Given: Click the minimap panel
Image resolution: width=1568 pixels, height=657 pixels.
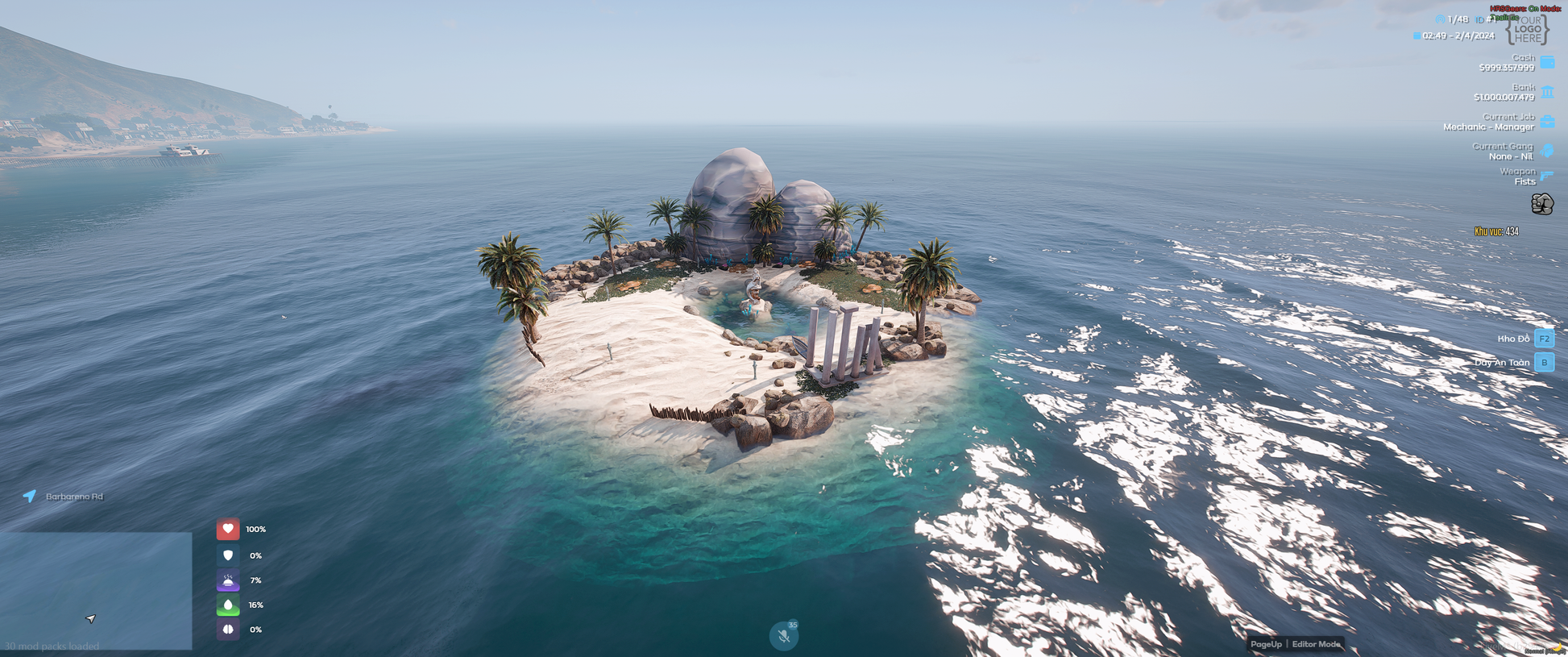Looking at the screenshot, I should 96,591.
